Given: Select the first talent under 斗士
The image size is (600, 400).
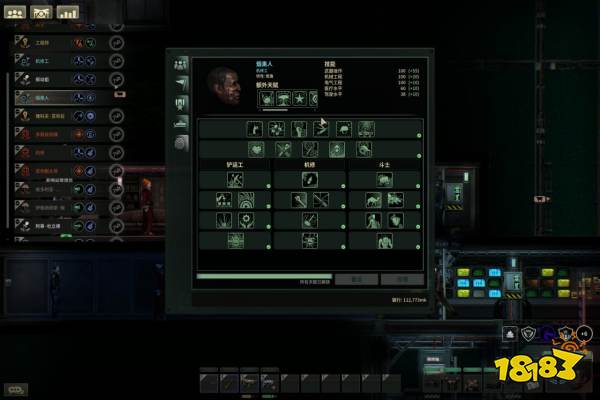Looking at the screenshot, I should pos(385,179).
